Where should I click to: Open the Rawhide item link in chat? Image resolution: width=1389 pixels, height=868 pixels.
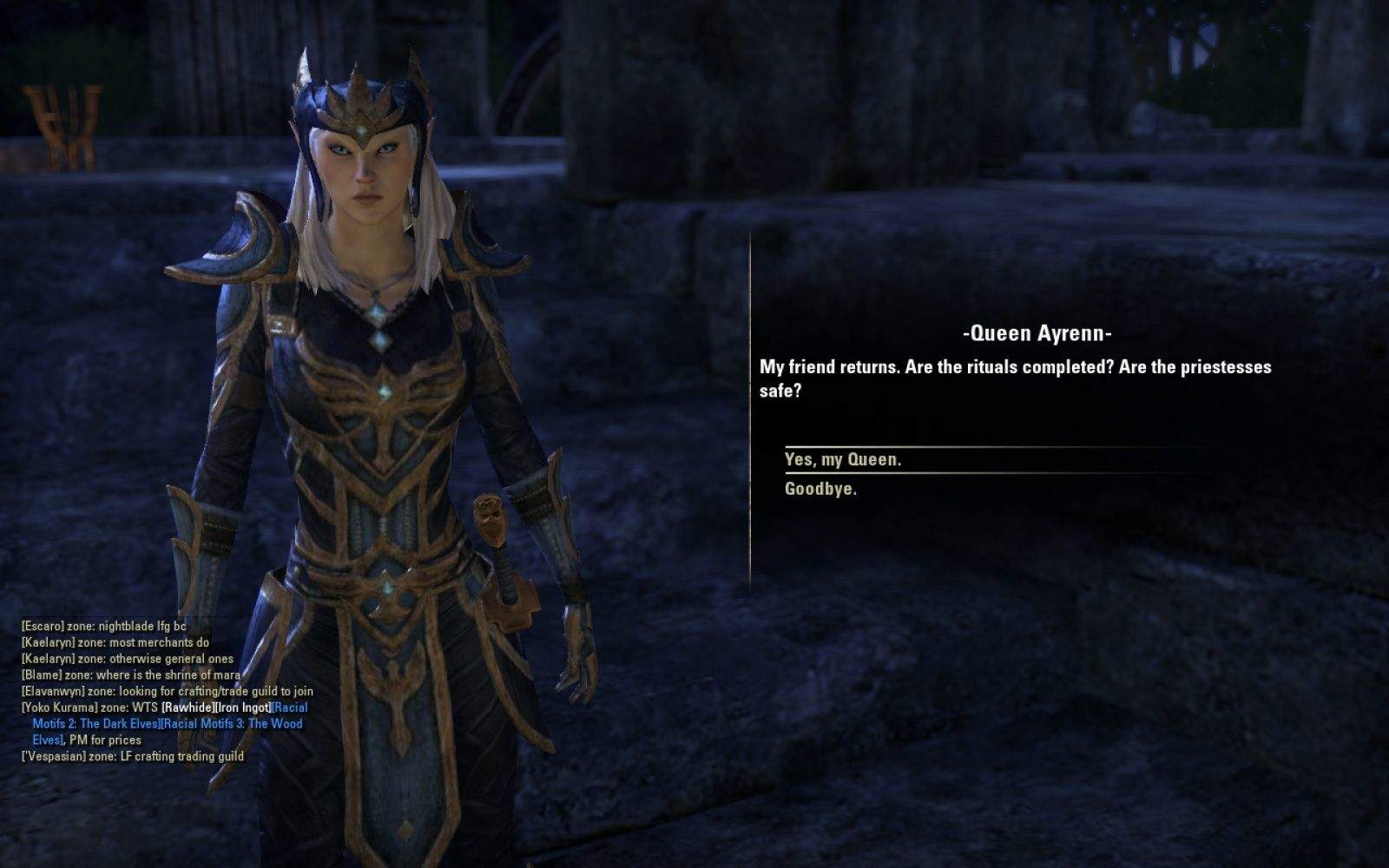(188, 707)
